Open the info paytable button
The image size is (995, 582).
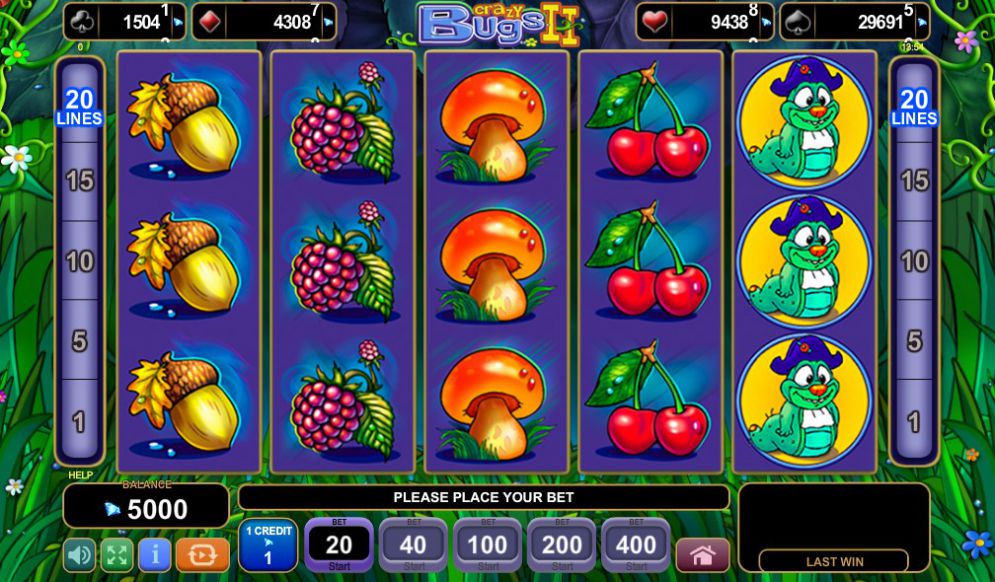(153, 553)
